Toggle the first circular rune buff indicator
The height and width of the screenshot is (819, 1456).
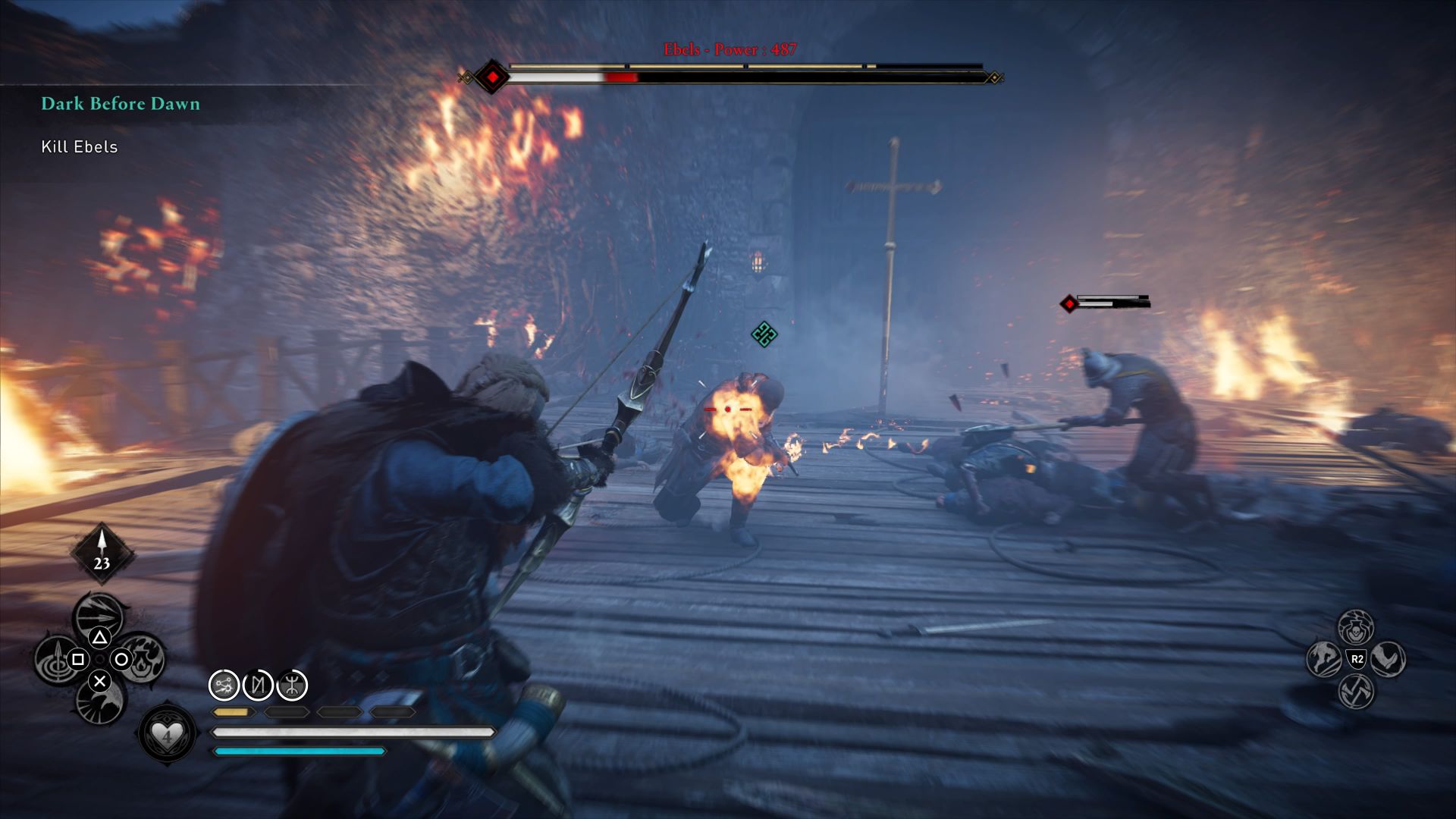(x=223, y=686)
